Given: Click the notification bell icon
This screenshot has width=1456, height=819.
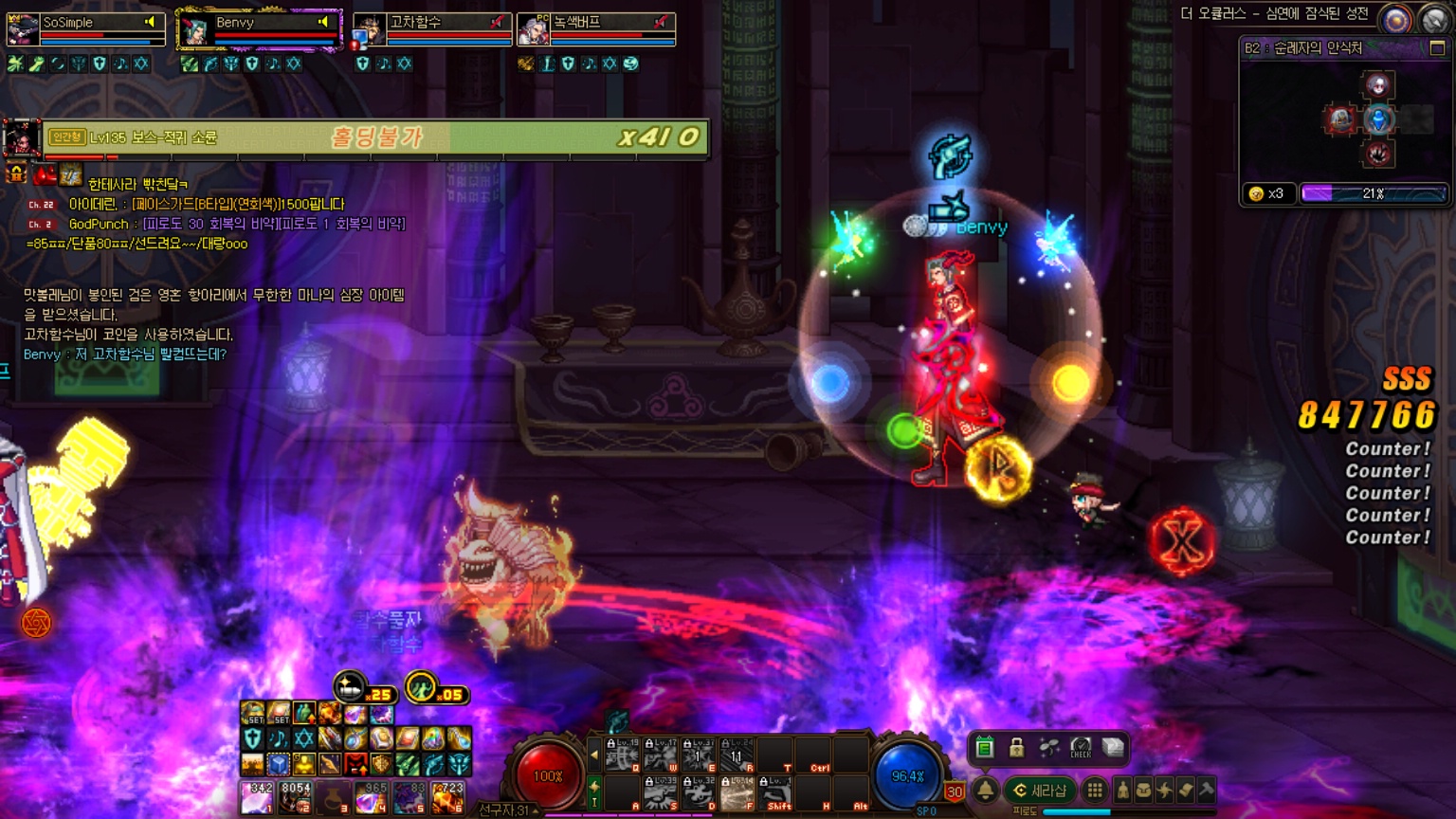Looking at the screenshot, I should (986, 790).
